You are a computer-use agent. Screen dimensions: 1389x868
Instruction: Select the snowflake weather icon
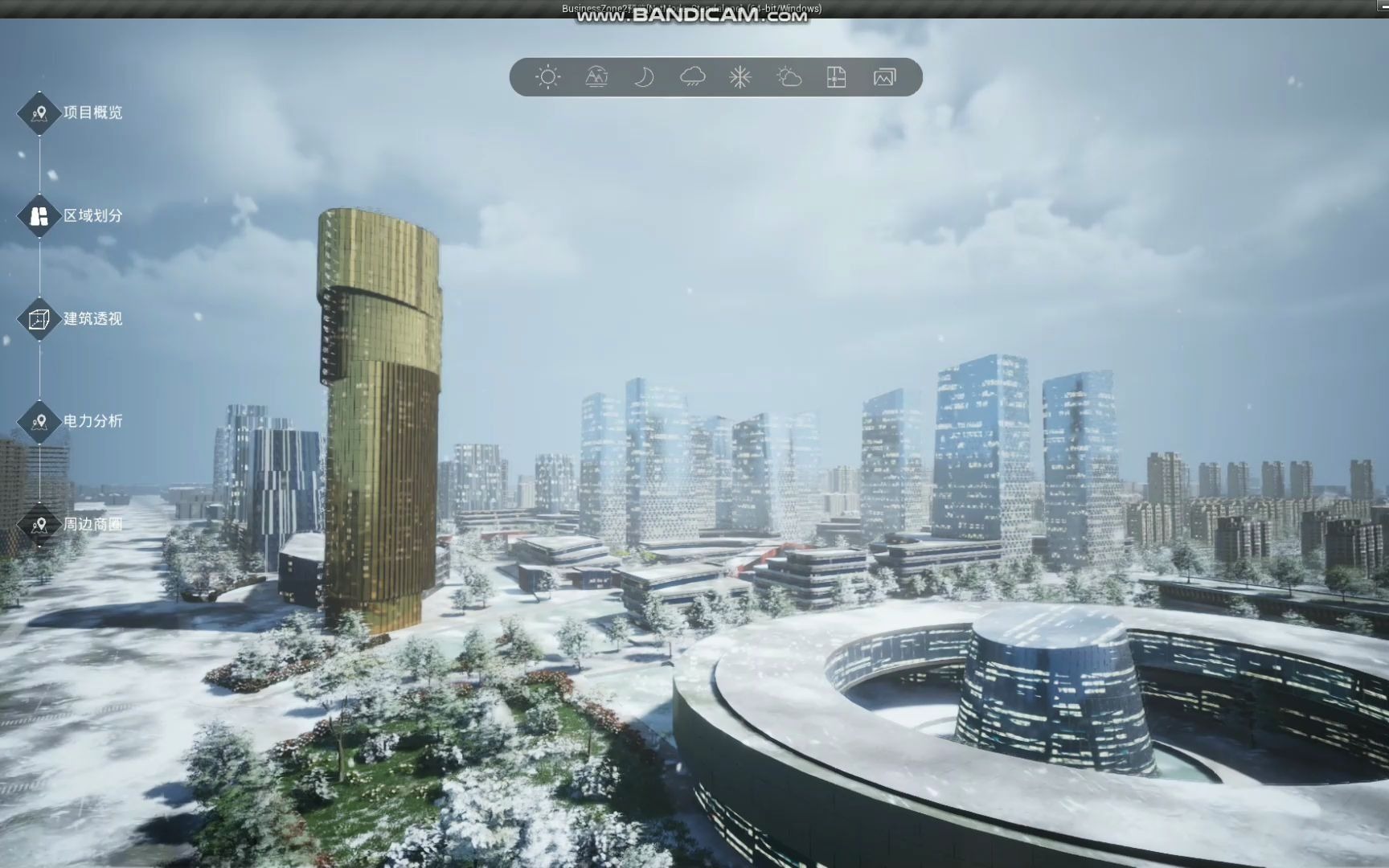click(740, 77)
